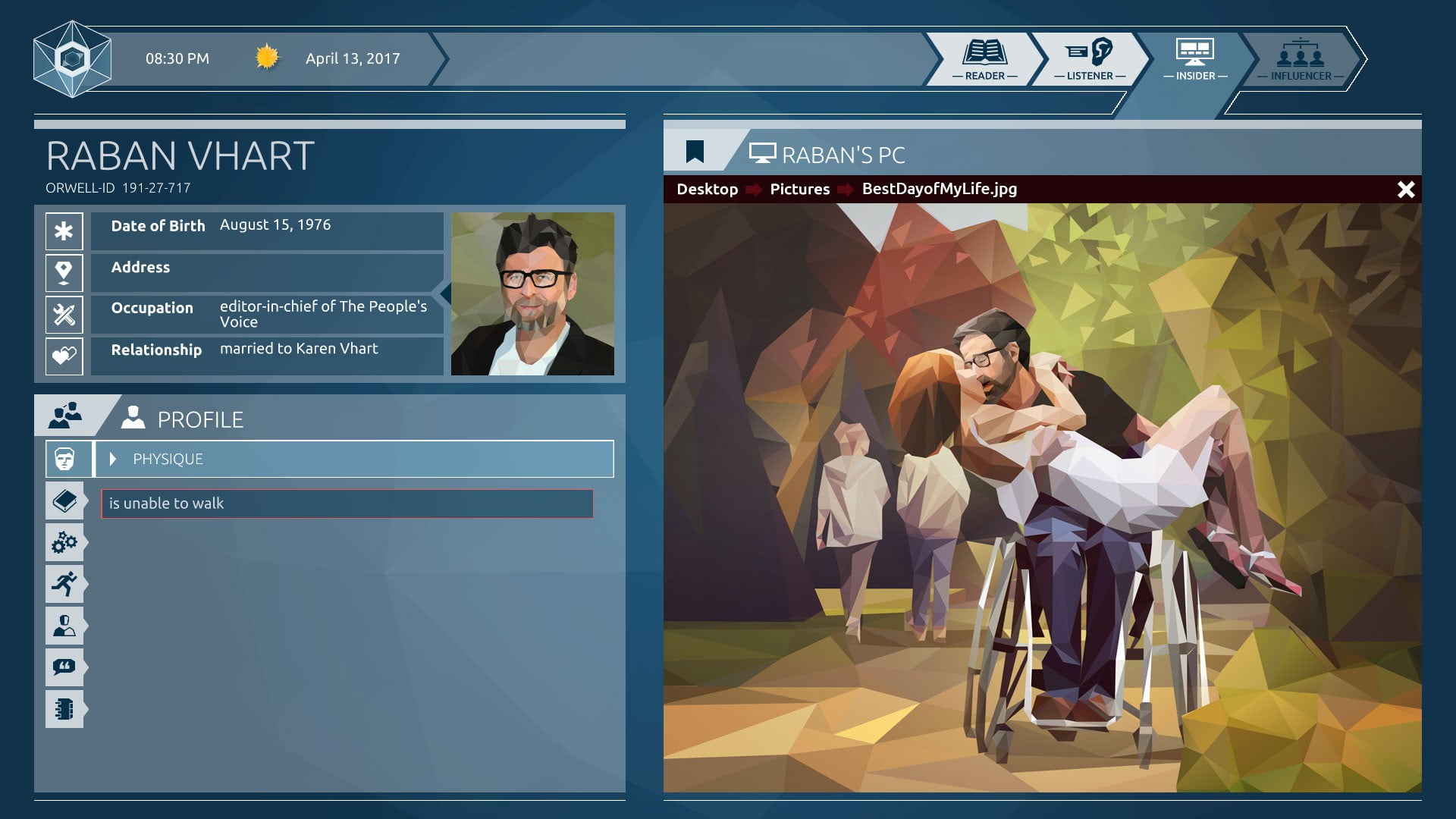
Task: Open the Listener chapter
Action: click(1090, 59)
